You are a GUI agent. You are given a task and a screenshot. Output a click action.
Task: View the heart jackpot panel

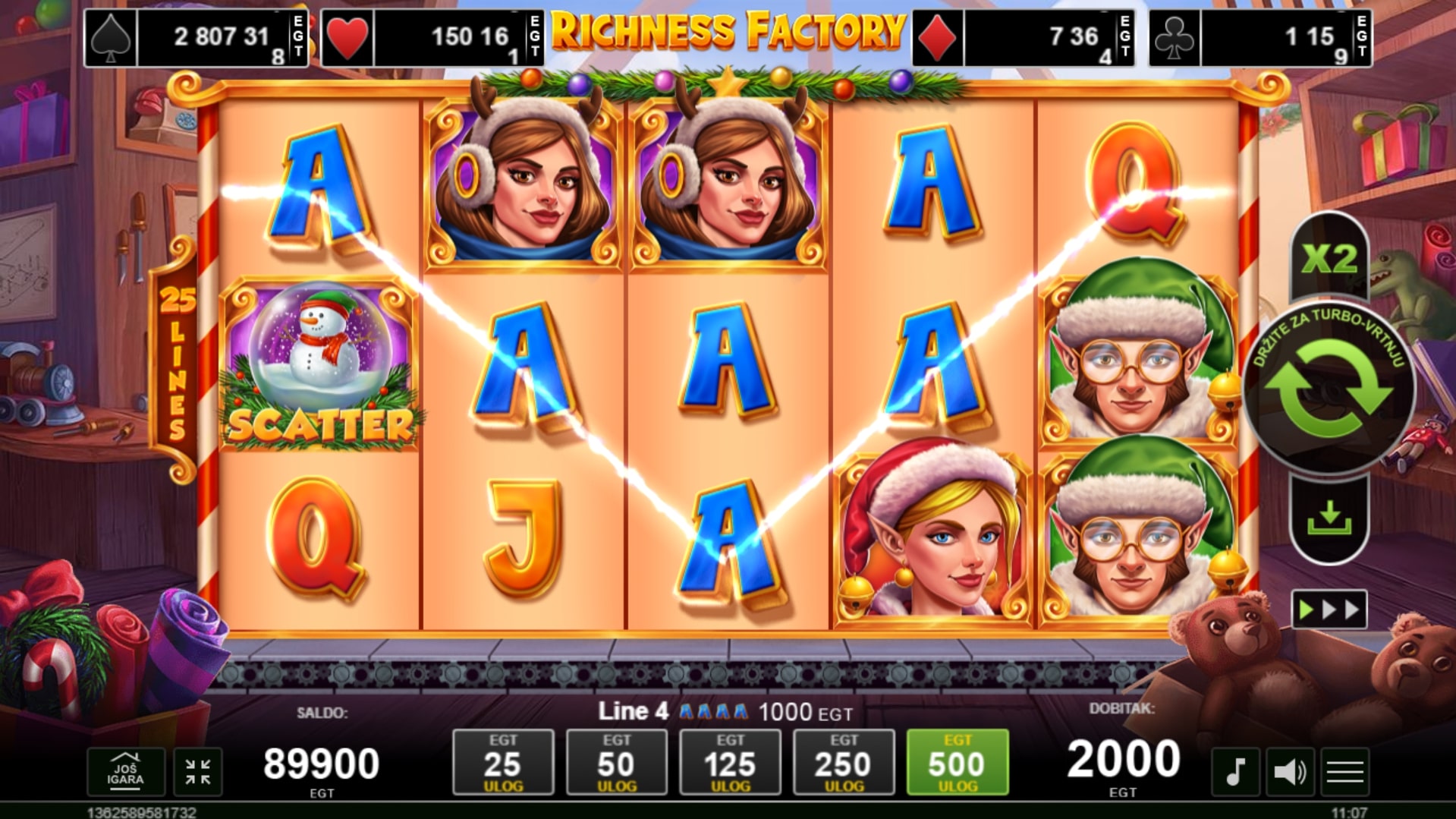click(x=433, y=38)
